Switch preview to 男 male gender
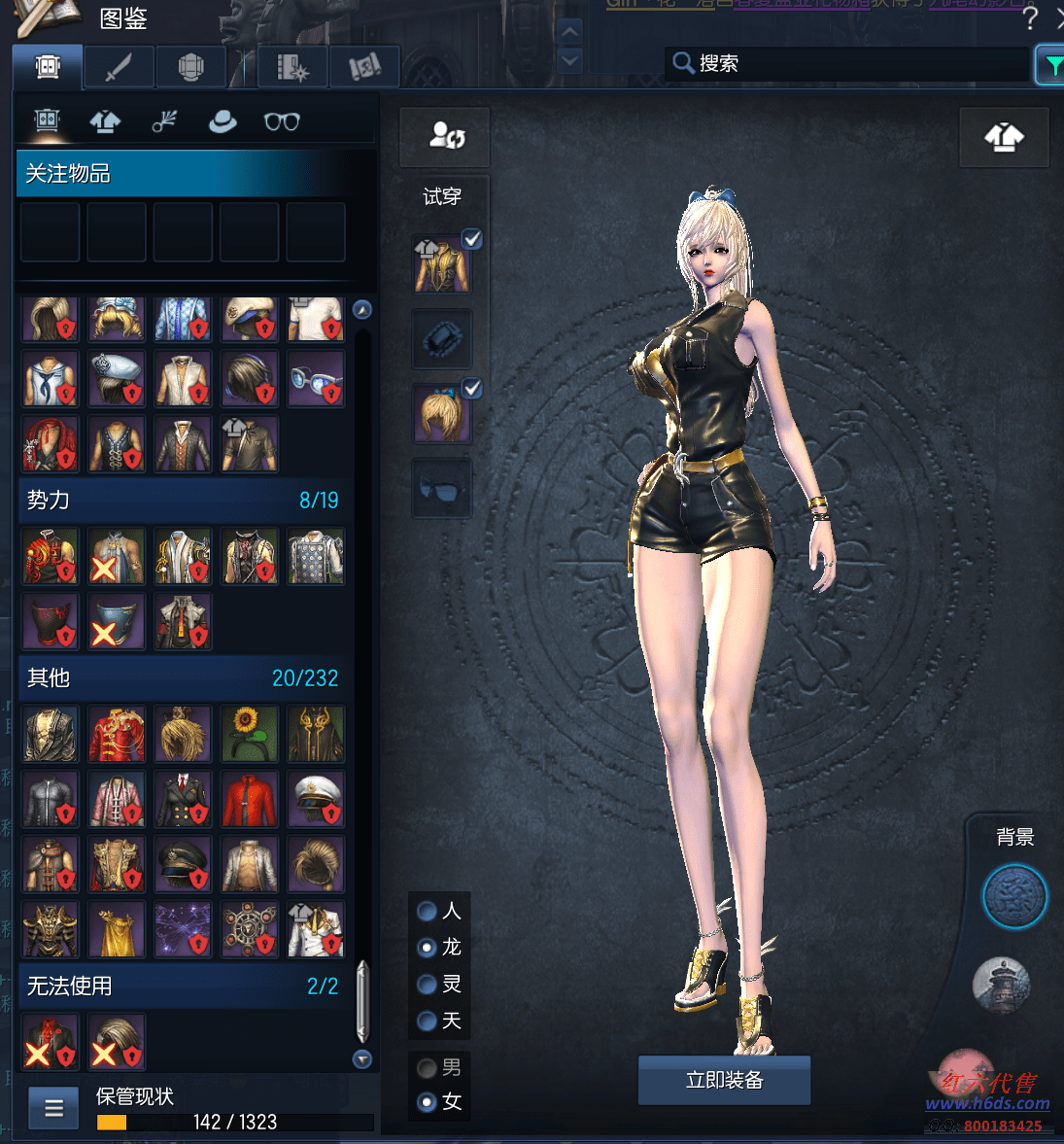Image resolution: width=1064 pixels, height=1144 pixels. (x=427, y=1068)
